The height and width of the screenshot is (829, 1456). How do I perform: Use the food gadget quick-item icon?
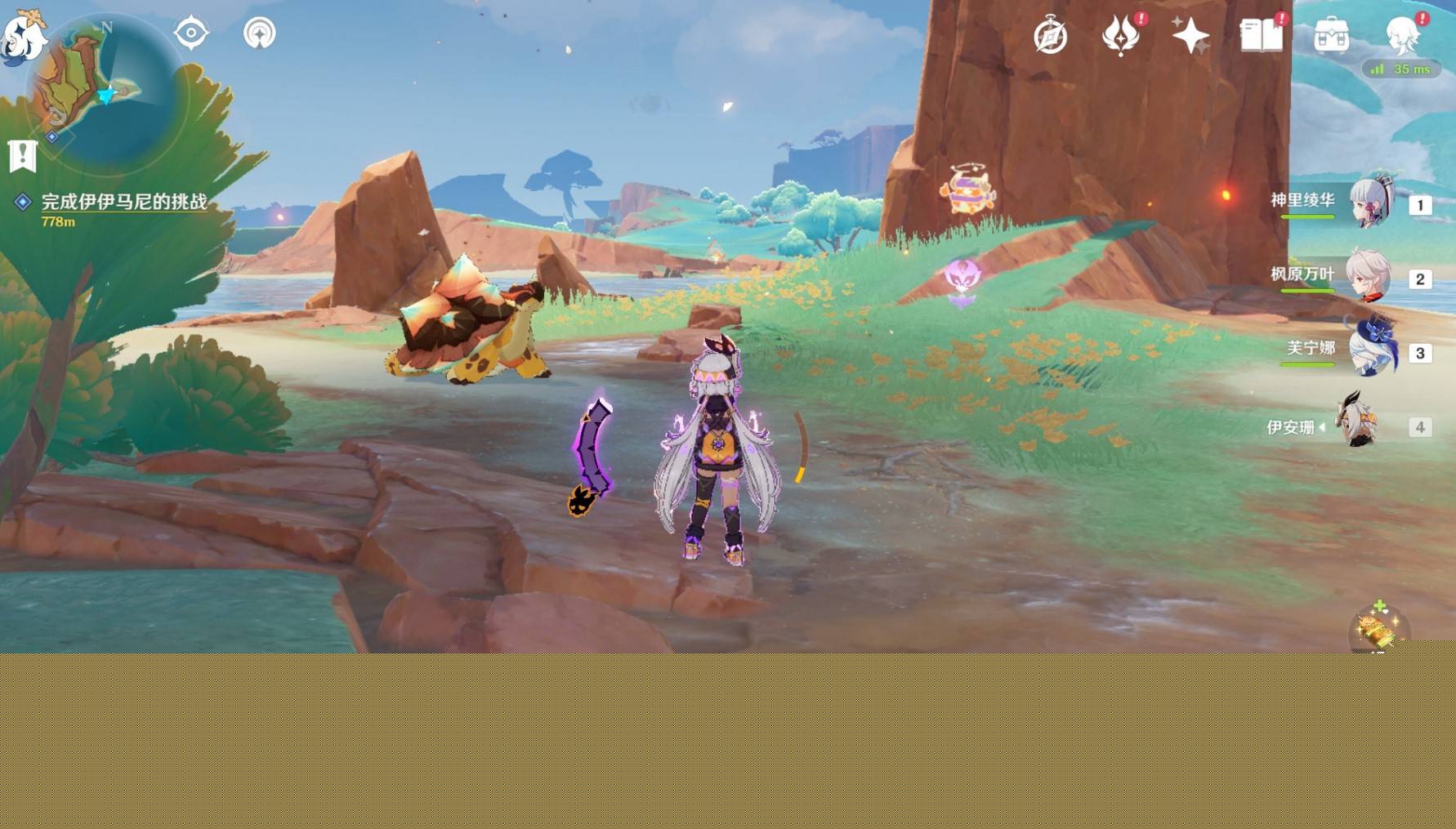(x=1377, y=628)
